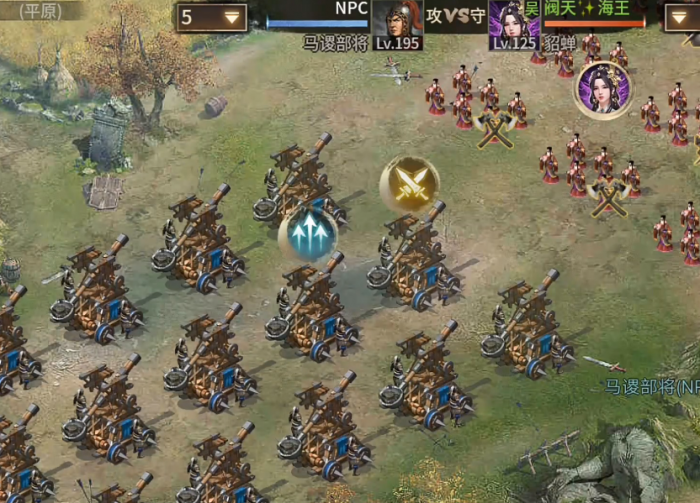Select the Lv.195 attacker general portrait
This screenshot has height=503, width=700.
[x=396, y=24]
